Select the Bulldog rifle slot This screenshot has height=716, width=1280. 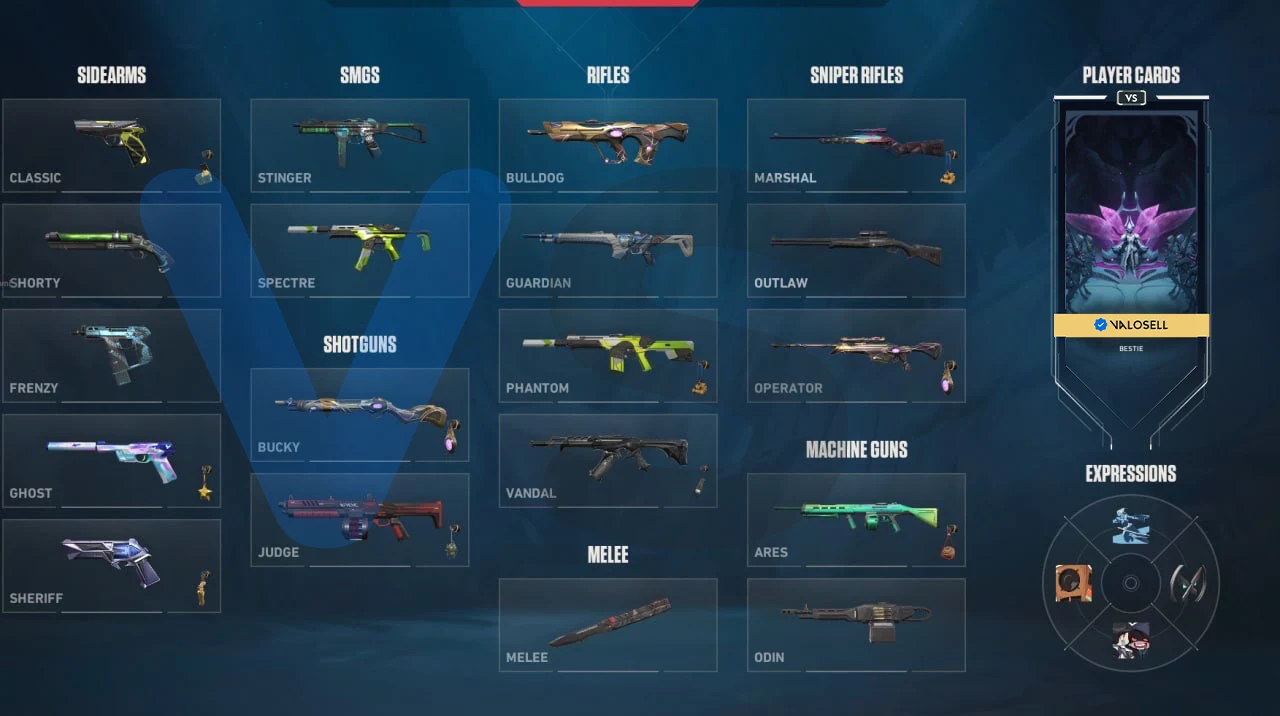(x=608, y=145)
